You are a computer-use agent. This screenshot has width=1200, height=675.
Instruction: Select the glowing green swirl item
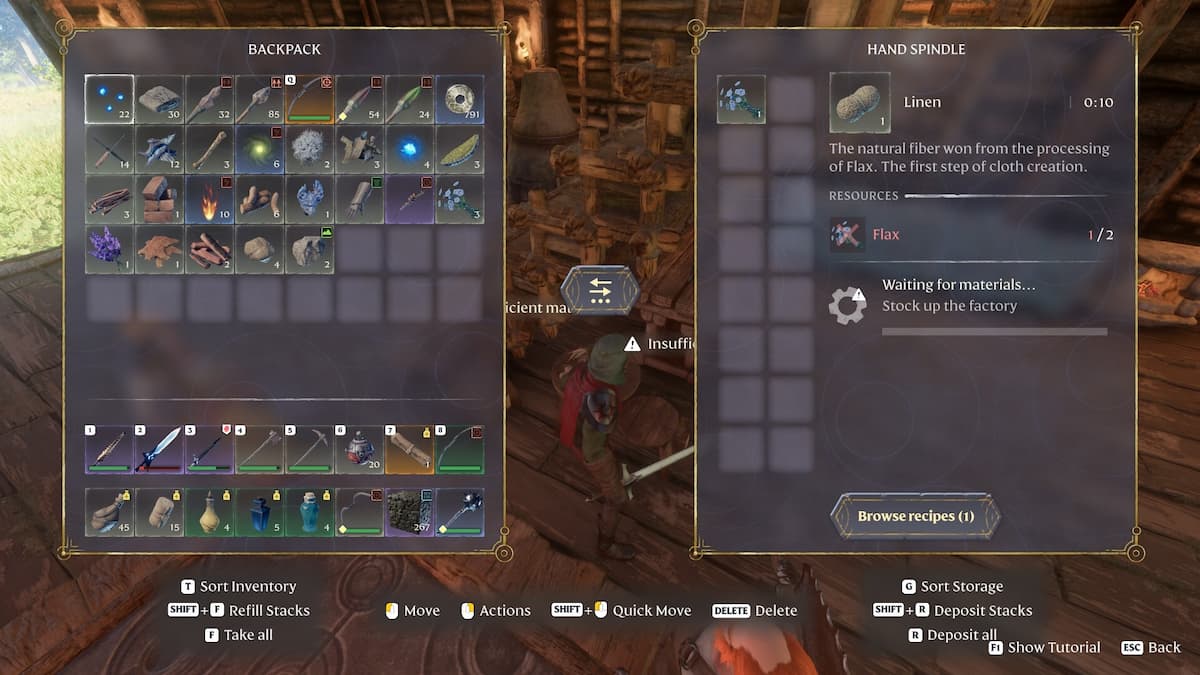pyautogui.click(x=260, y=150)
